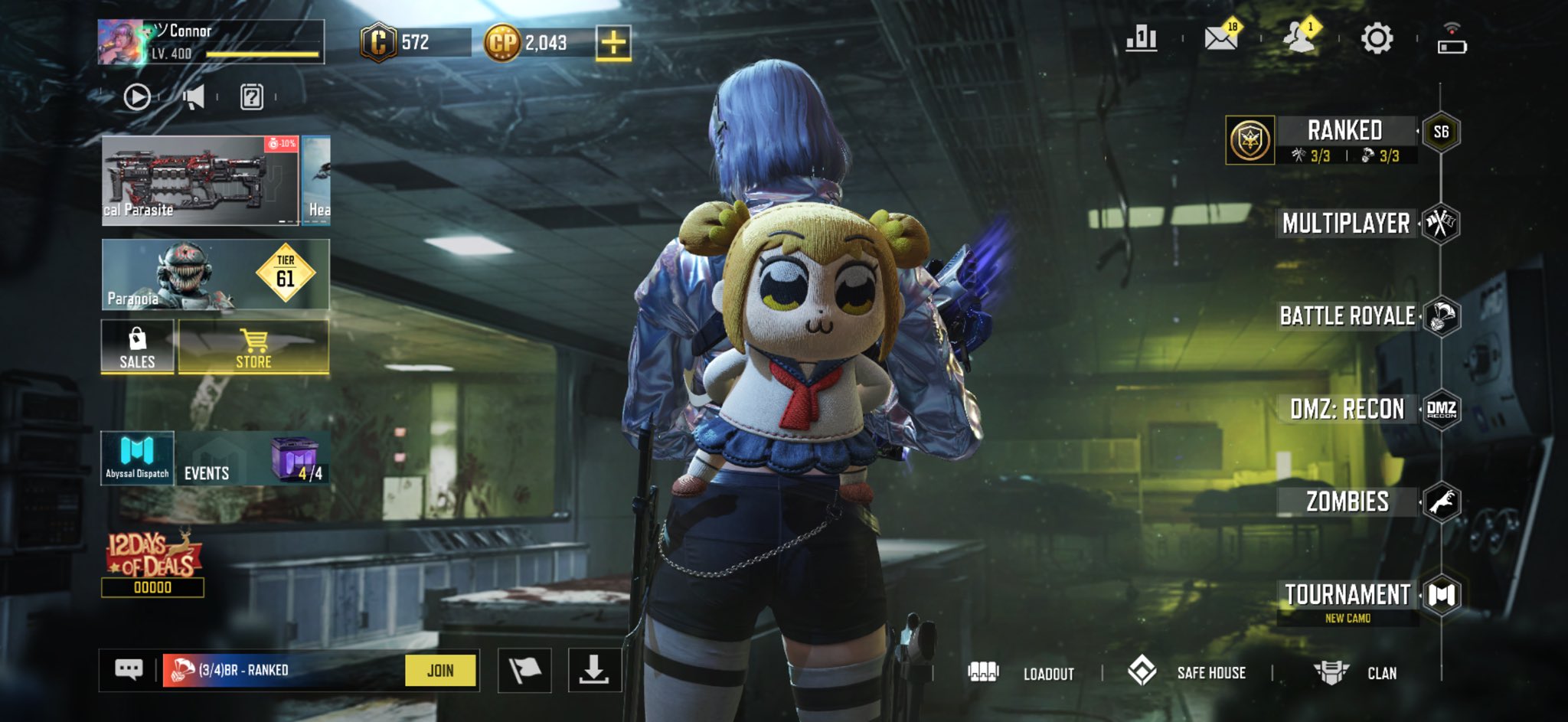
Task: Open the Sales tab
Action: (138, 347)
